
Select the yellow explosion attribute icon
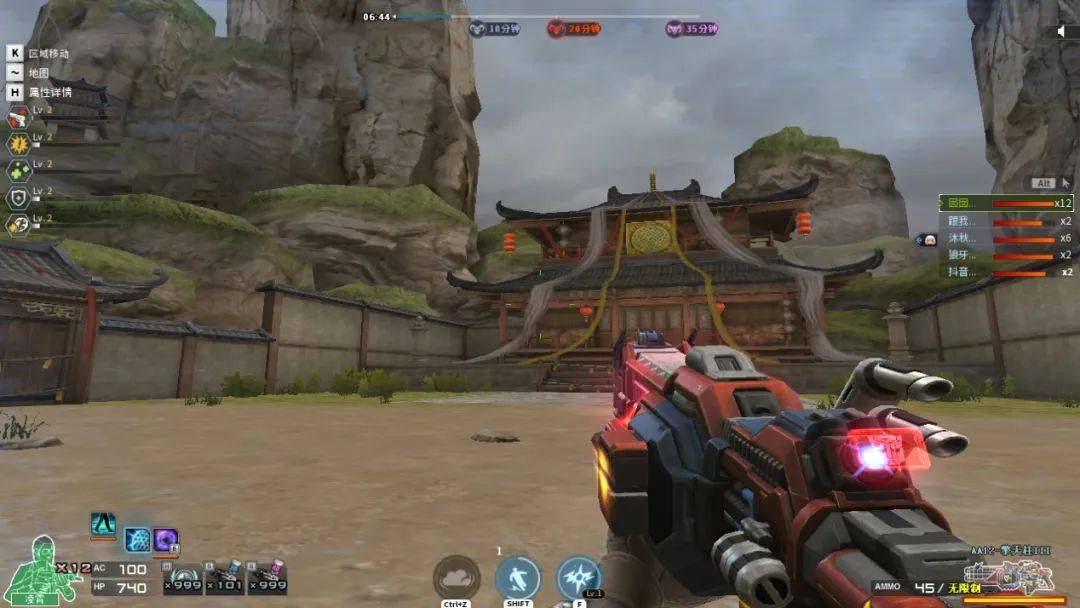pos(17,144)
